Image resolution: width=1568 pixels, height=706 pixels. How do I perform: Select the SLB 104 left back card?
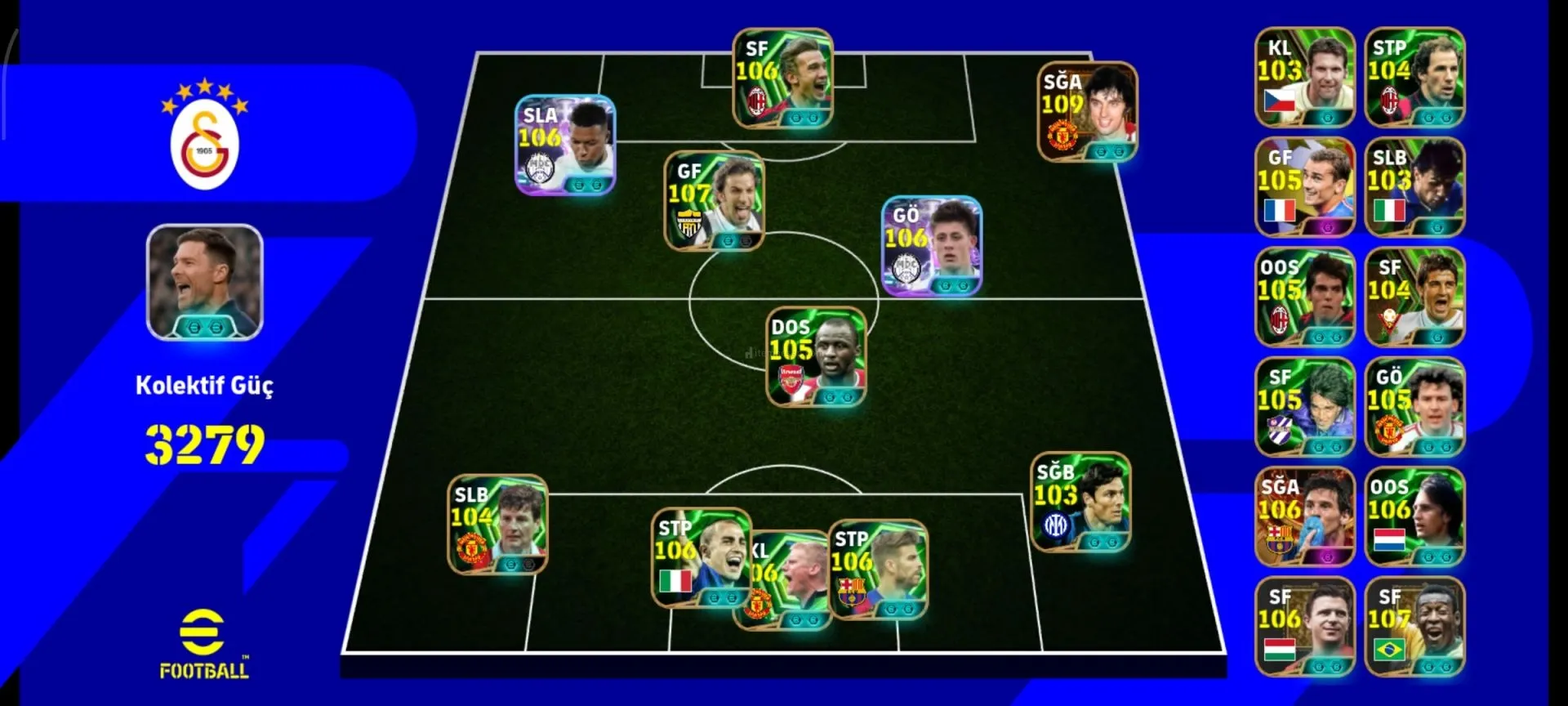pyautogui.click(x=497, y=524)
